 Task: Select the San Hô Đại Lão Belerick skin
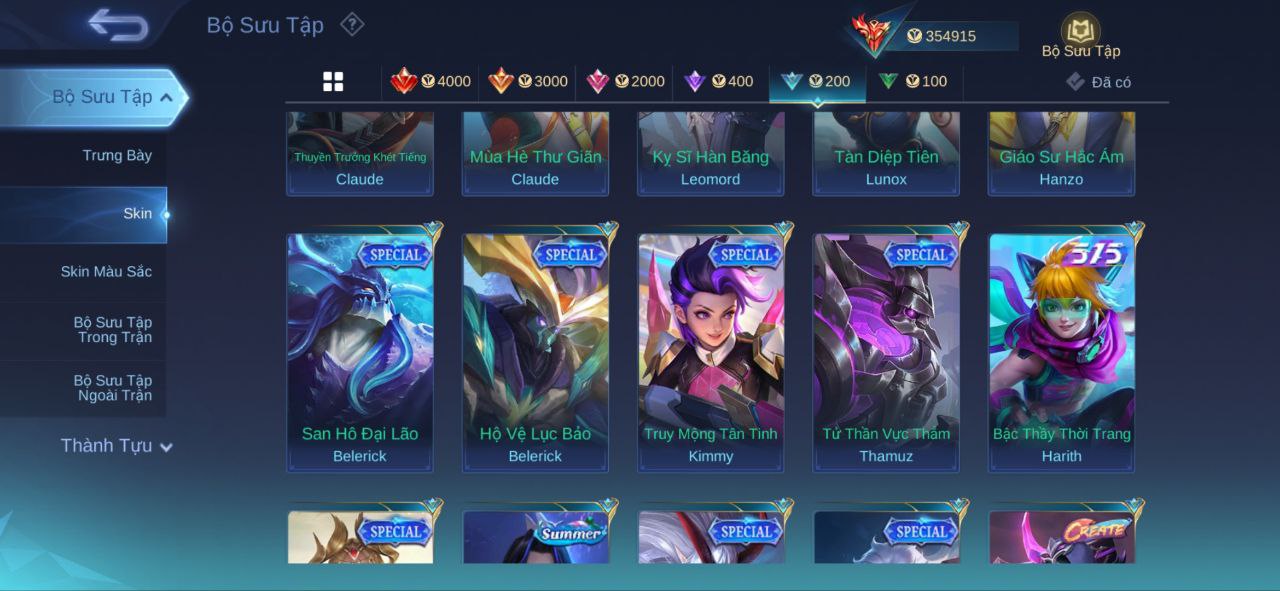(x=360, y=352)
